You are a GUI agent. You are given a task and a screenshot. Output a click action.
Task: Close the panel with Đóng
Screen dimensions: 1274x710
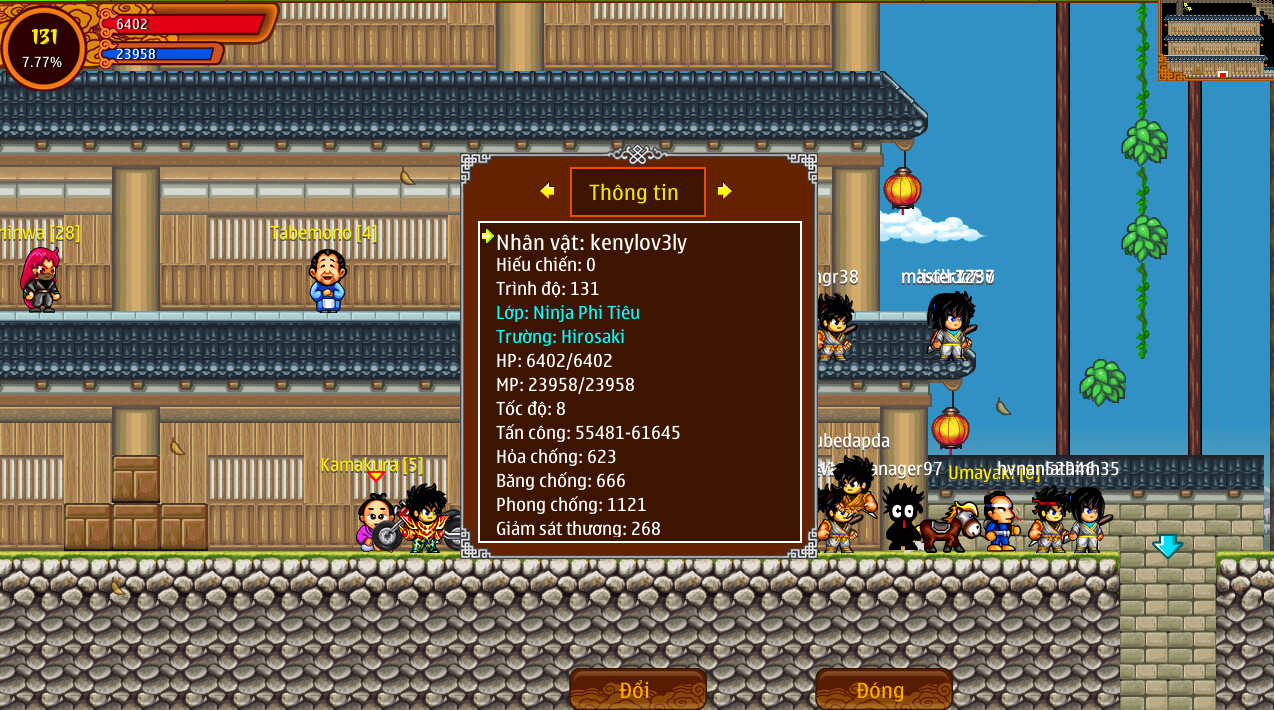click(x=883, y=689)
